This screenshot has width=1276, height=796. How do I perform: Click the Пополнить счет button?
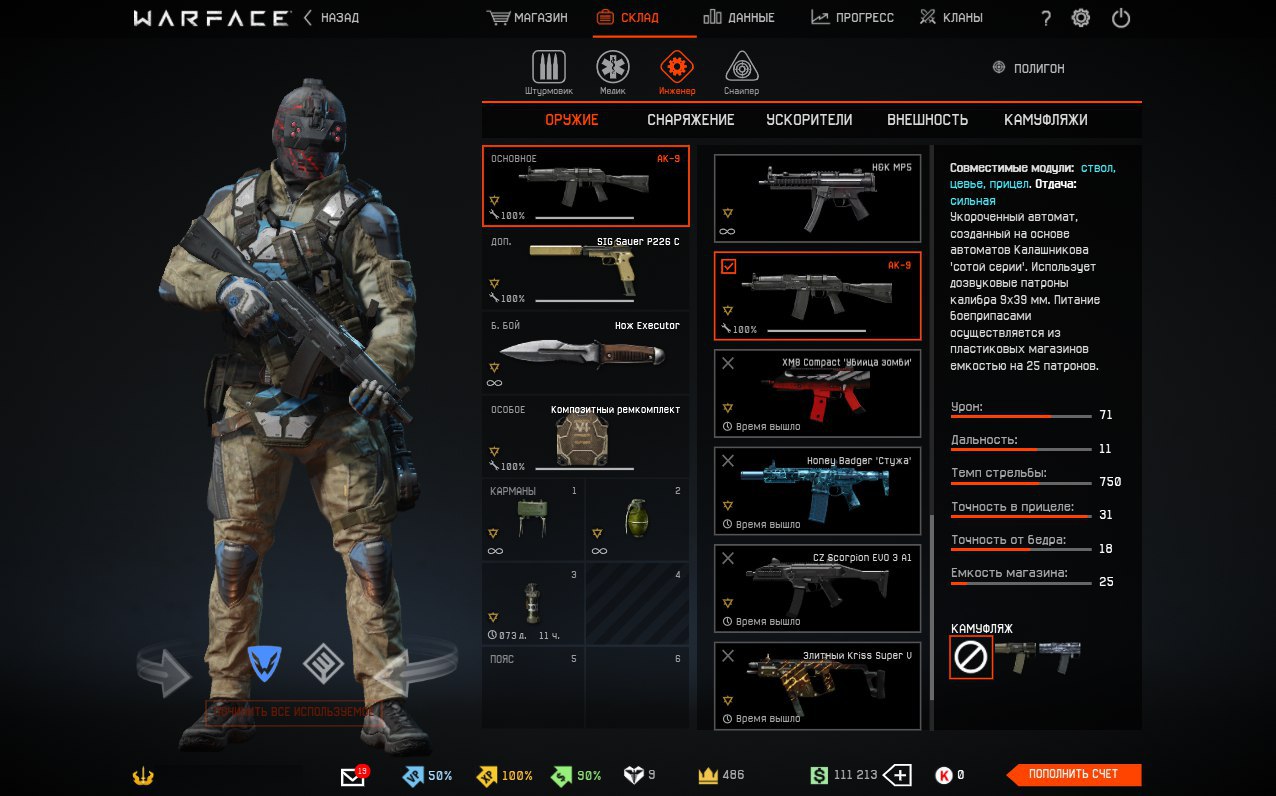[x=1073, y=774]
